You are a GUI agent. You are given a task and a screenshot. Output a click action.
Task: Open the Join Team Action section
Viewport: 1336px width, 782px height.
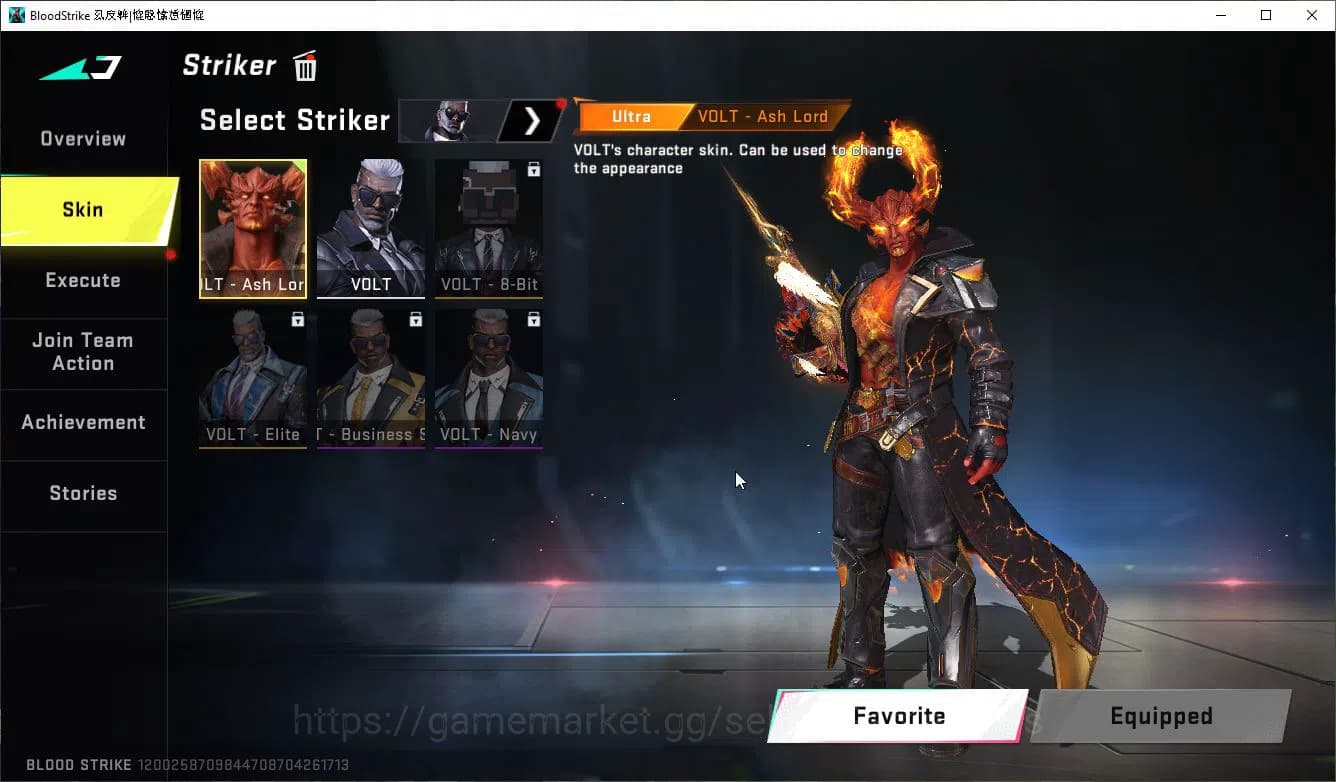tap(83, 352)
